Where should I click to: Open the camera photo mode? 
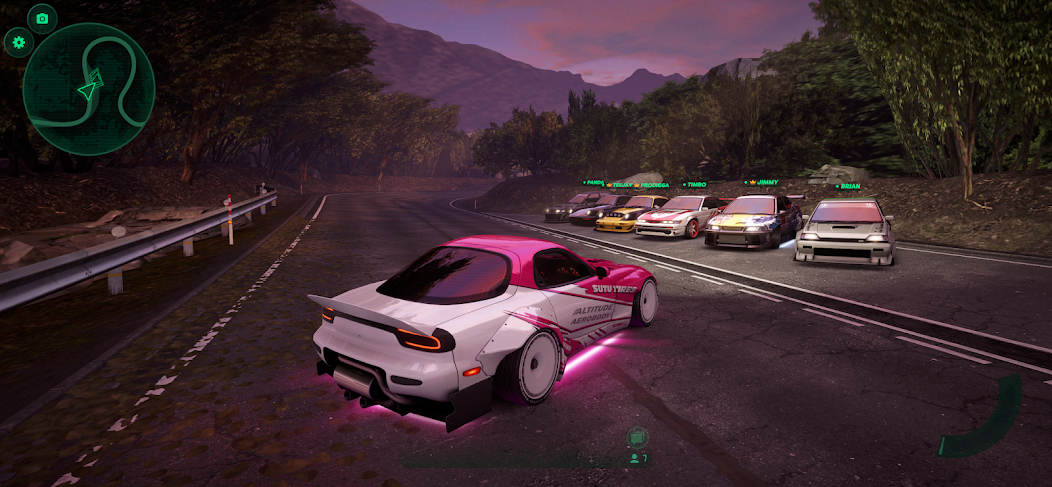coord(42,18)
